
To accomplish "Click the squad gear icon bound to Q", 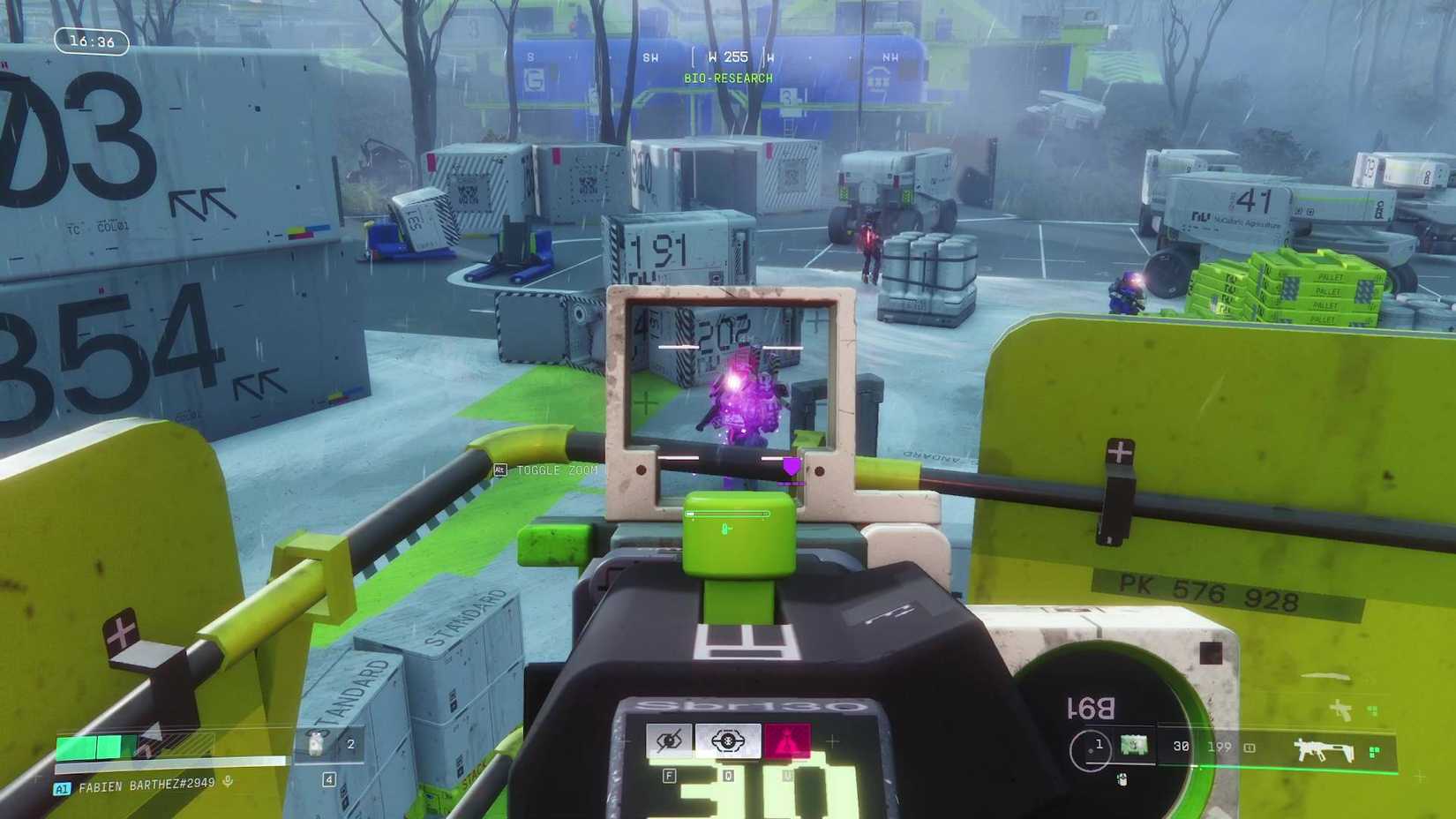I will point(728,740).
